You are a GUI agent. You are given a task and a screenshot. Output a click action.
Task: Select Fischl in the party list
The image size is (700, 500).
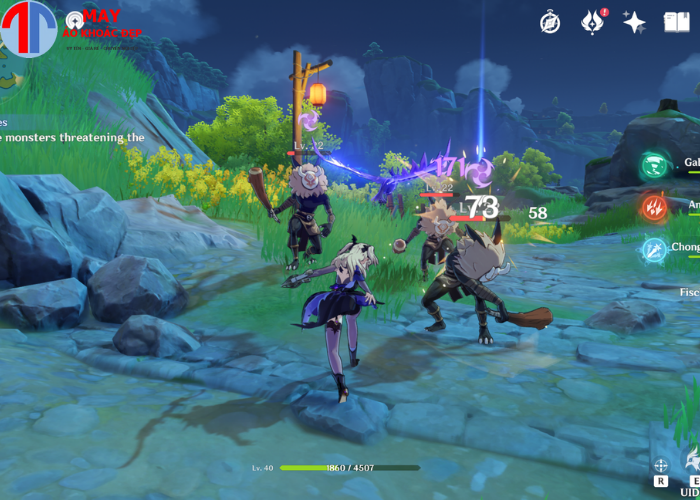[x=690, y=292]
